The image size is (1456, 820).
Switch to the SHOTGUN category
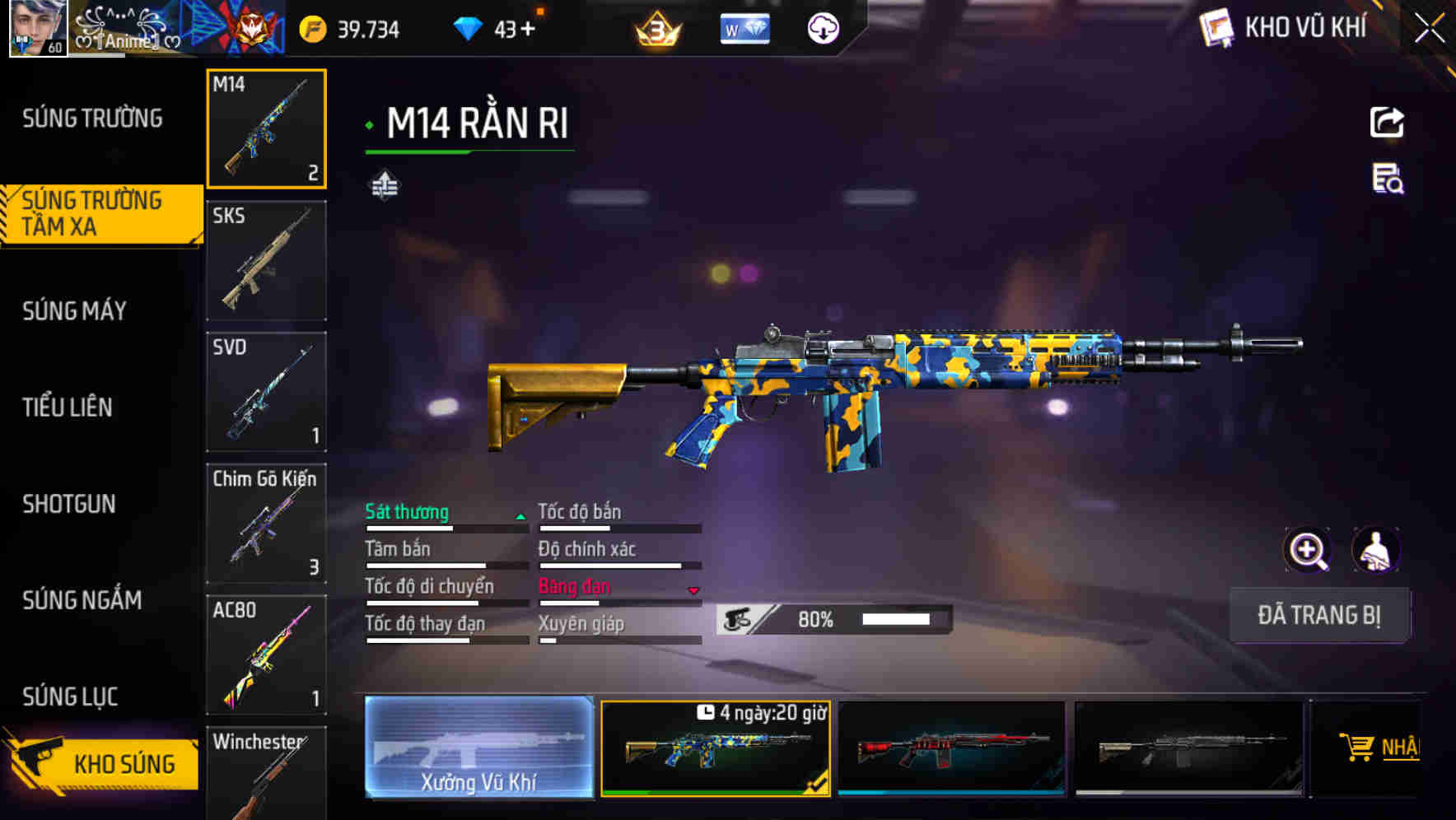pyautogui.click(x=69, y=504)
